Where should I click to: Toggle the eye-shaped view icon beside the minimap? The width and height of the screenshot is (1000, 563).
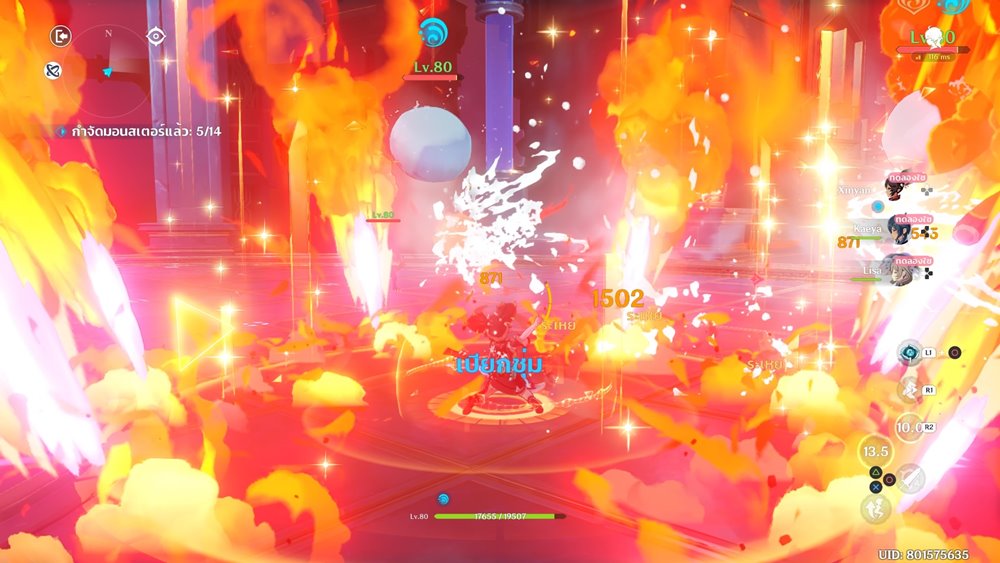155,37
